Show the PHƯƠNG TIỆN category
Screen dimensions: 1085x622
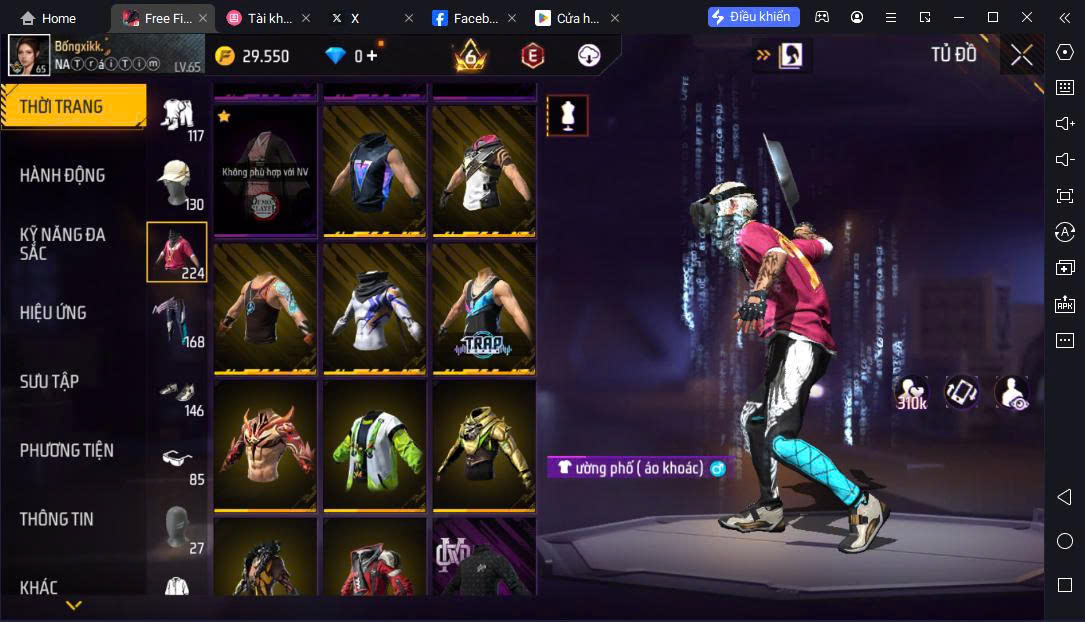coord(66,450)
